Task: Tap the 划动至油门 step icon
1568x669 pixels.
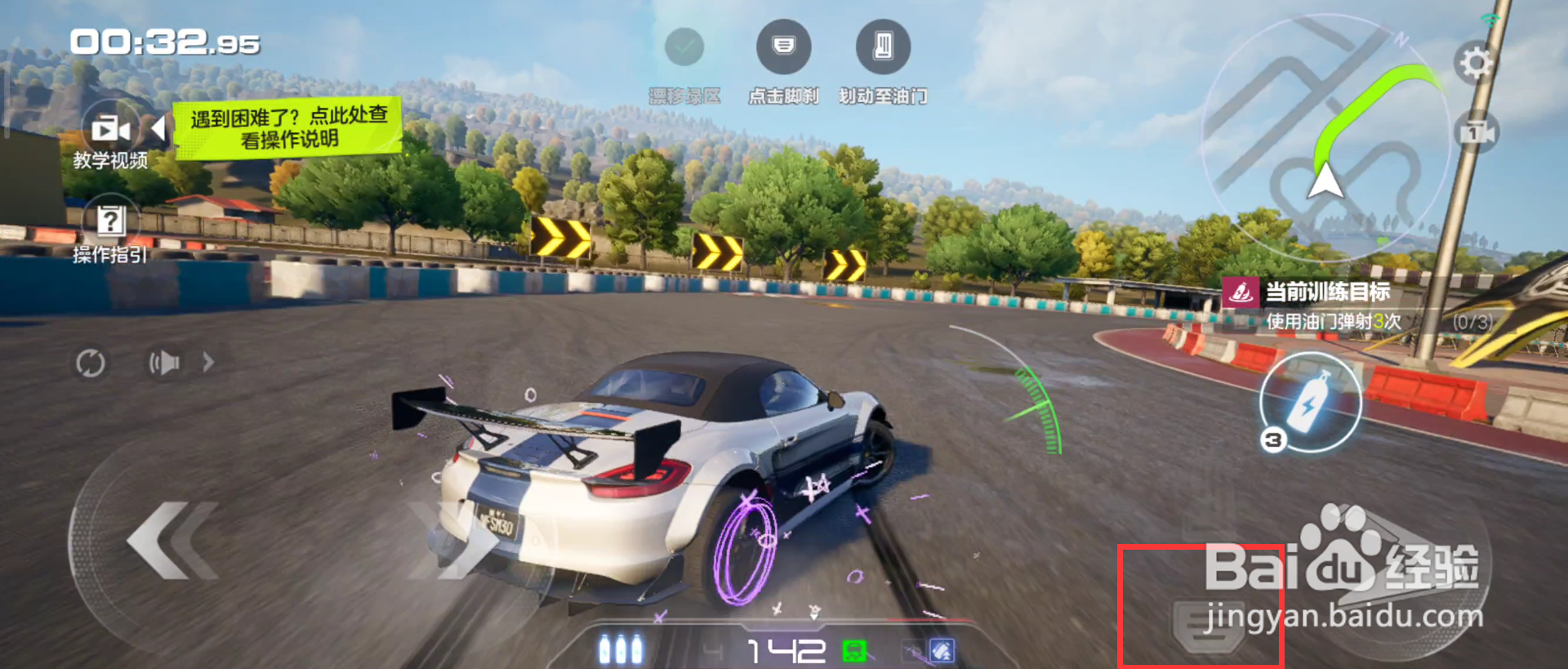Action: 883,47
